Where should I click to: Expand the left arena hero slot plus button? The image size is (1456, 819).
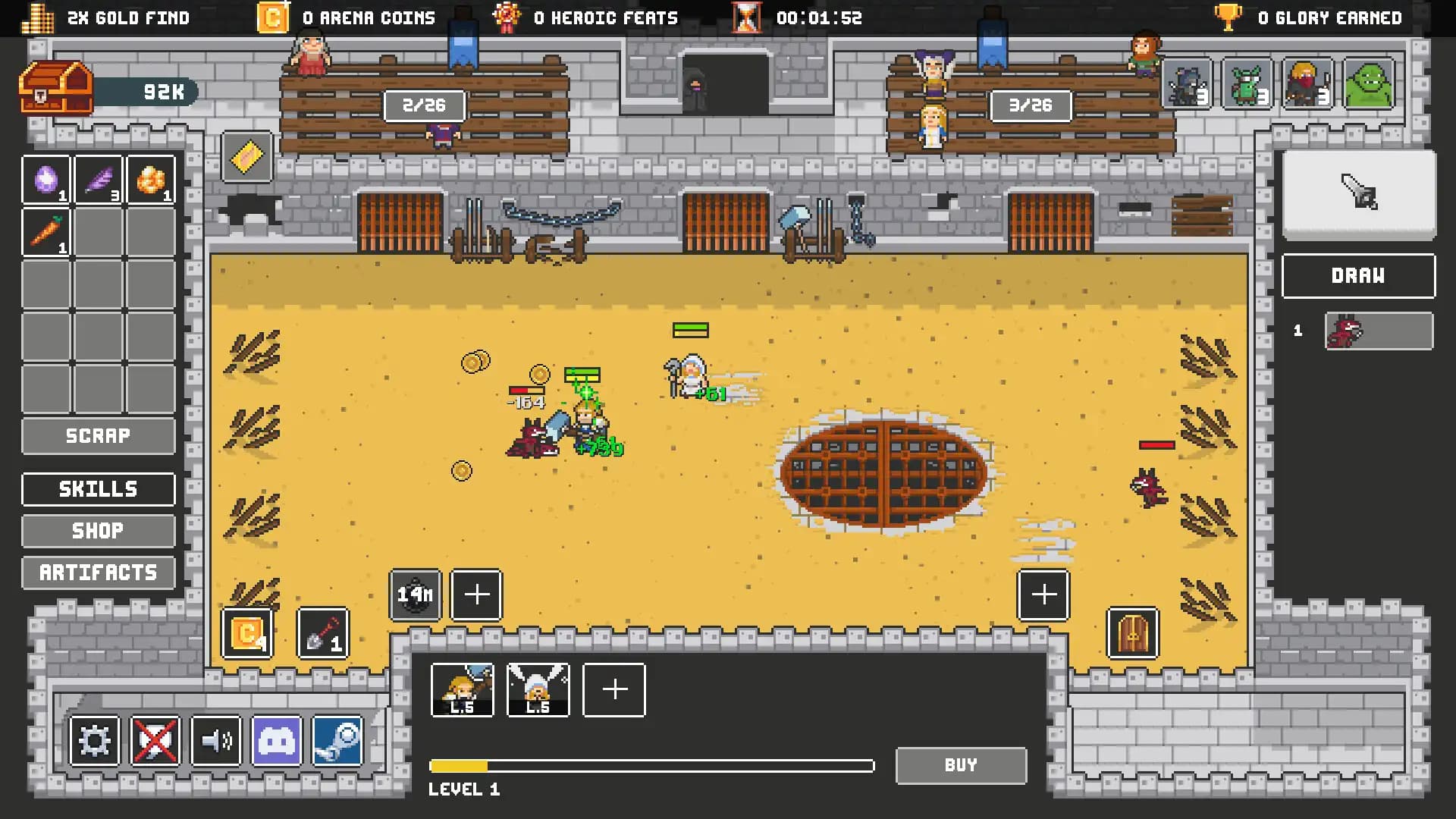476,595
